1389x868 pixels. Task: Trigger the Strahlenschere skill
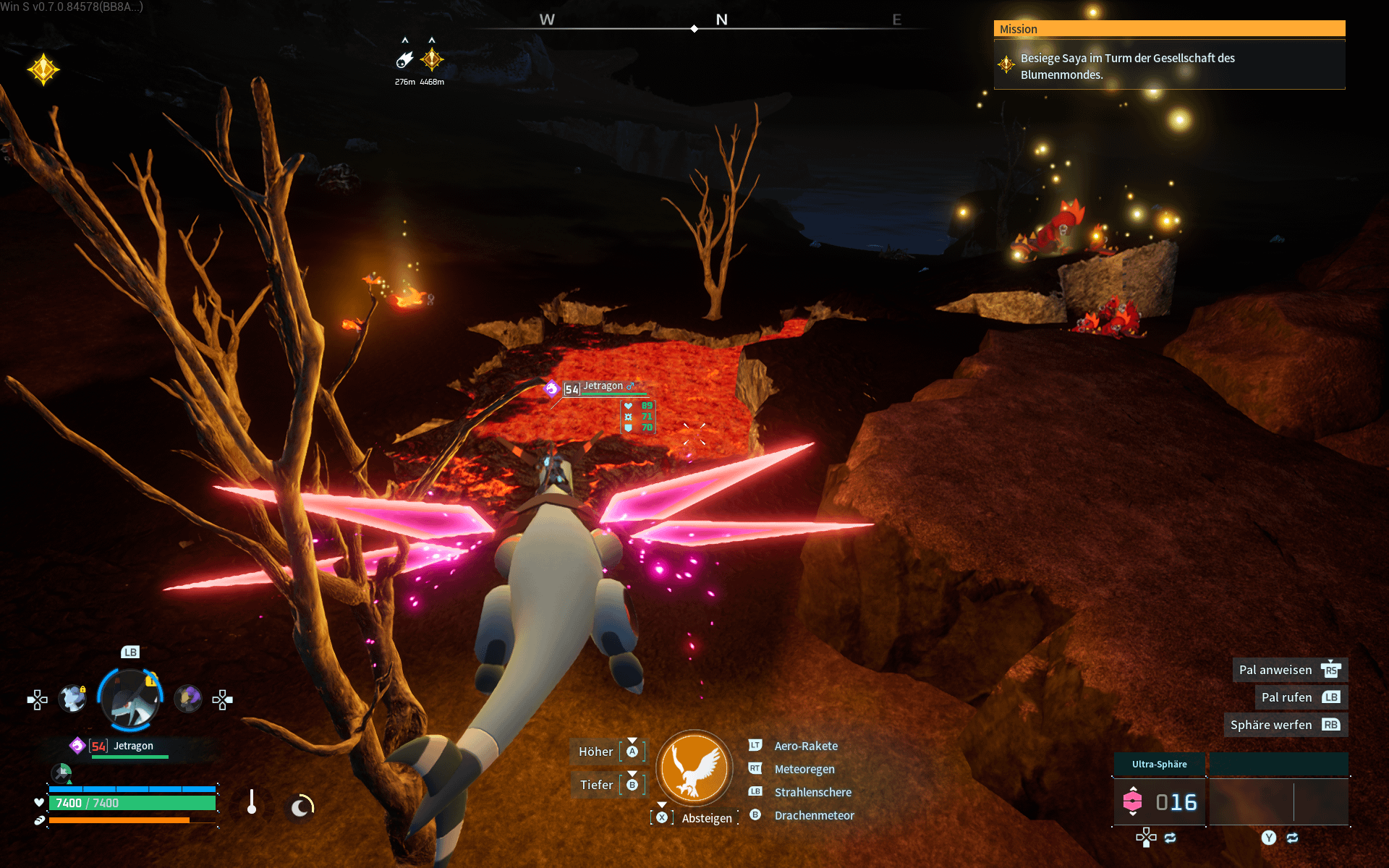812,792
